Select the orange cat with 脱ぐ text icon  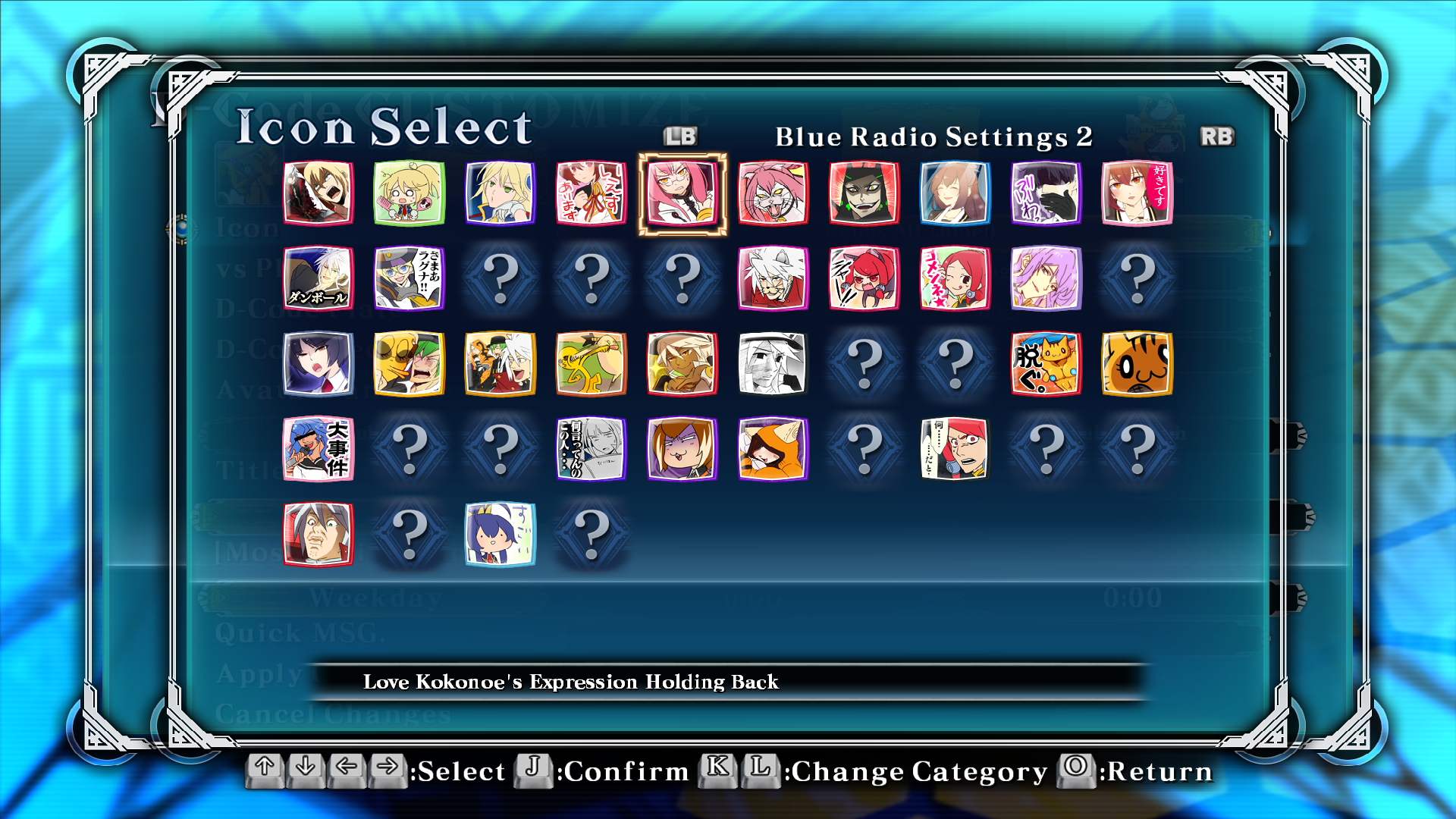point(1046,363)
